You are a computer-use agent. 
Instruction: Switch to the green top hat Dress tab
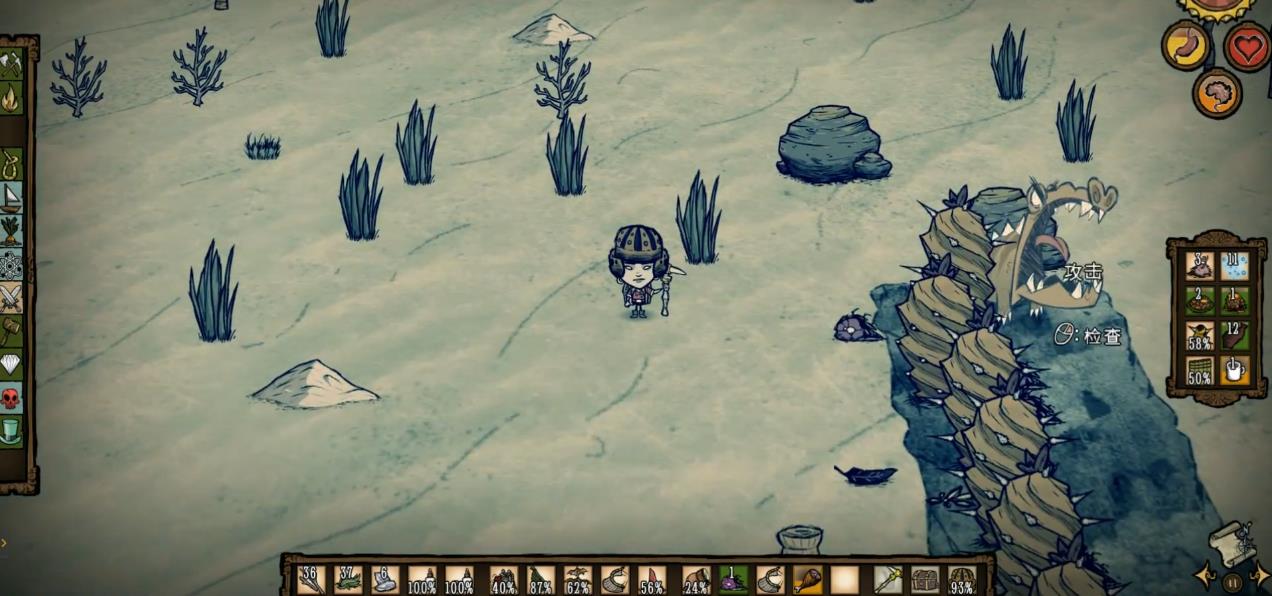[11, 431]
